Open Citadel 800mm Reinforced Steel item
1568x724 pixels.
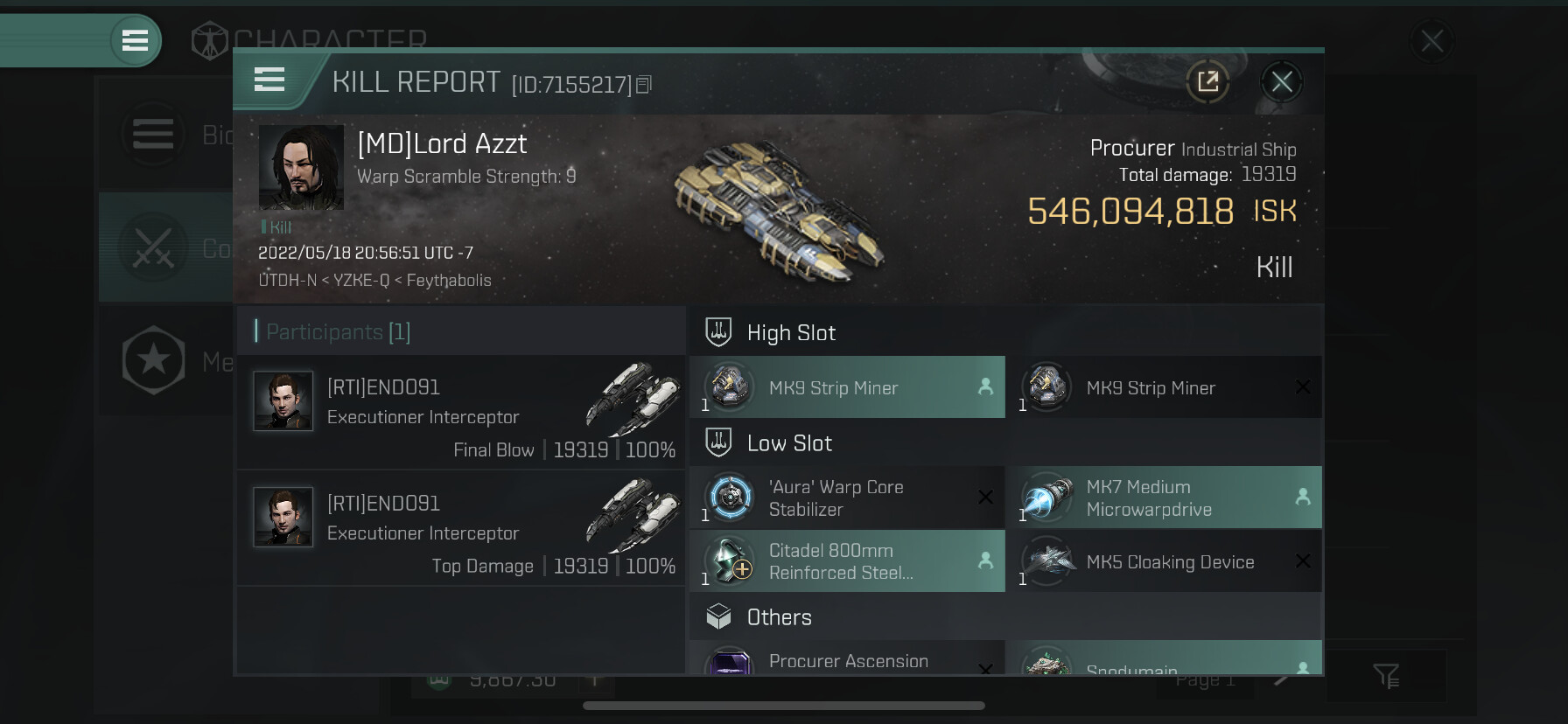point(847,561)
